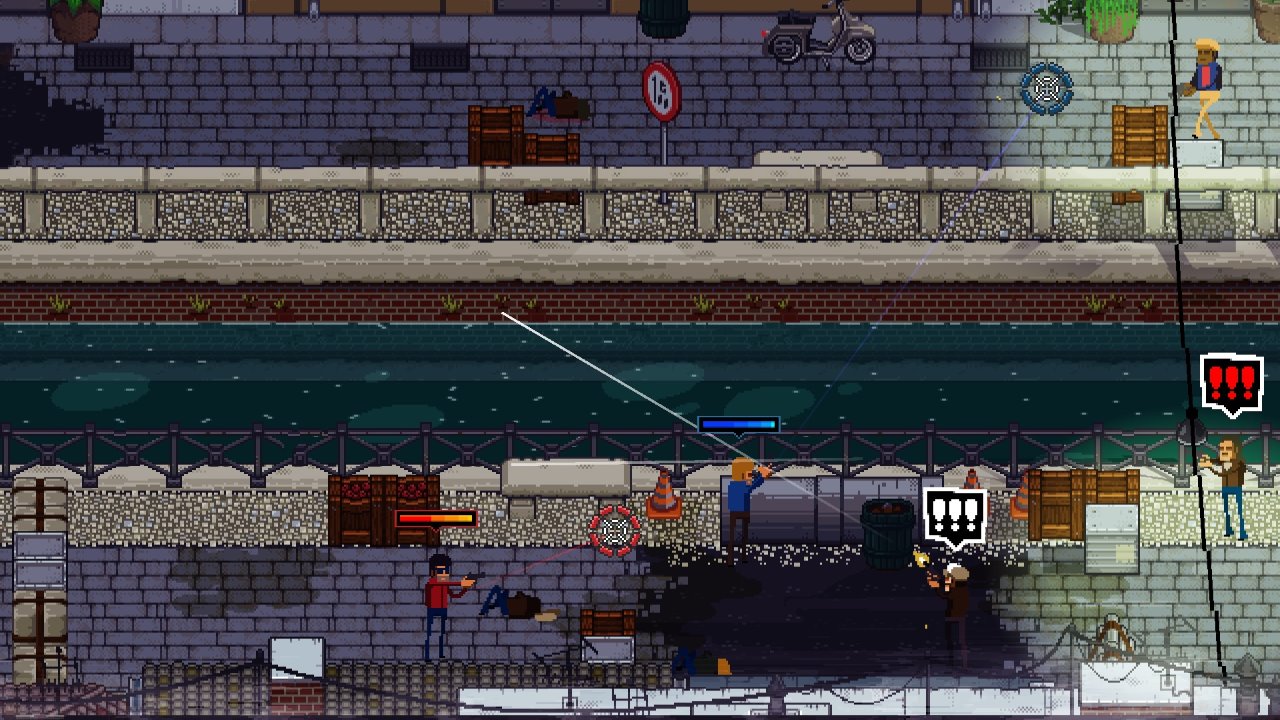Screen dimensions: 1280x720
Task: Click the blue health bar above the blond shooter
Action: [x=738, y=424]
